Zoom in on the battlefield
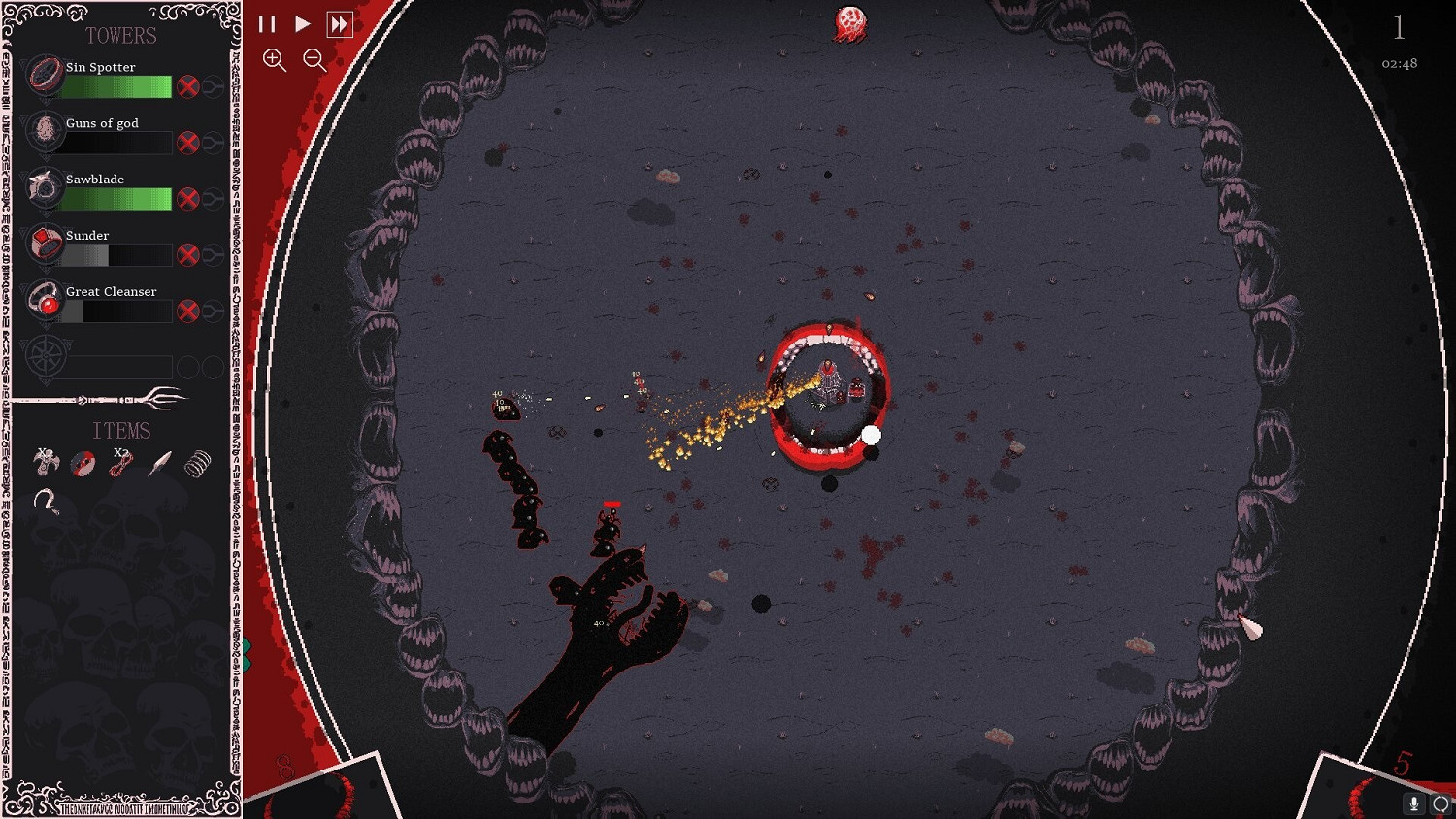 coord(275,60)
